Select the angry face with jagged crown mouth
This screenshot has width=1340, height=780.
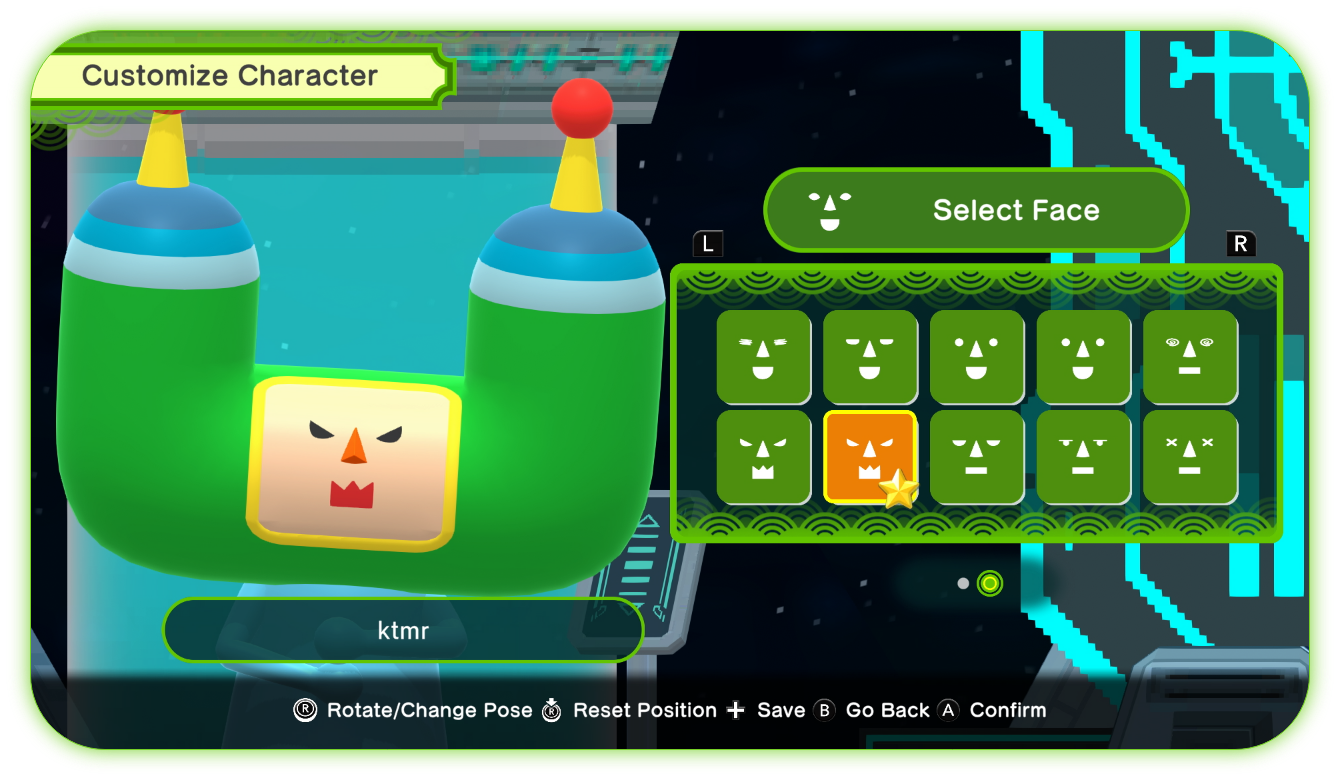pos(763,457)
